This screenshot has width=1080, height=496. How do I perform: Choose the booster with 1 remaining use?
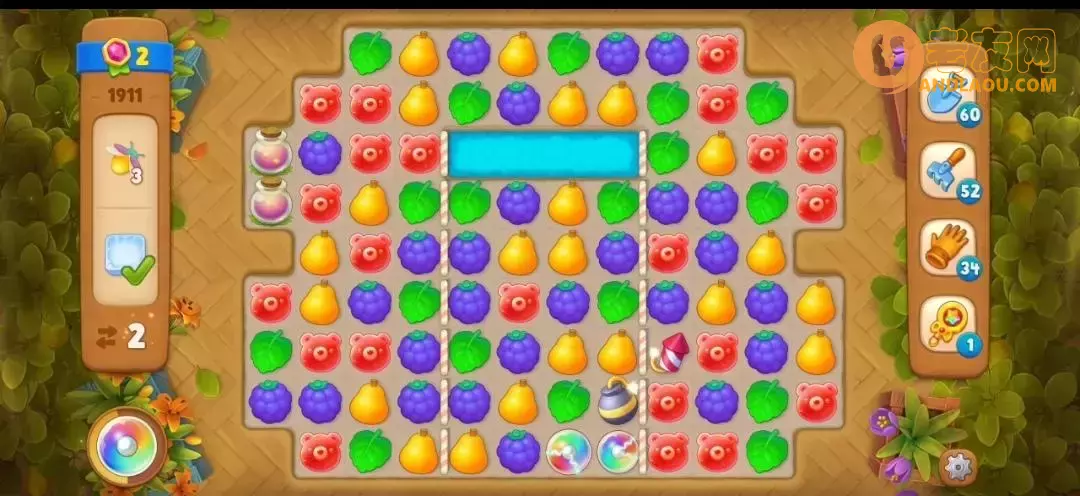[945, 324]
